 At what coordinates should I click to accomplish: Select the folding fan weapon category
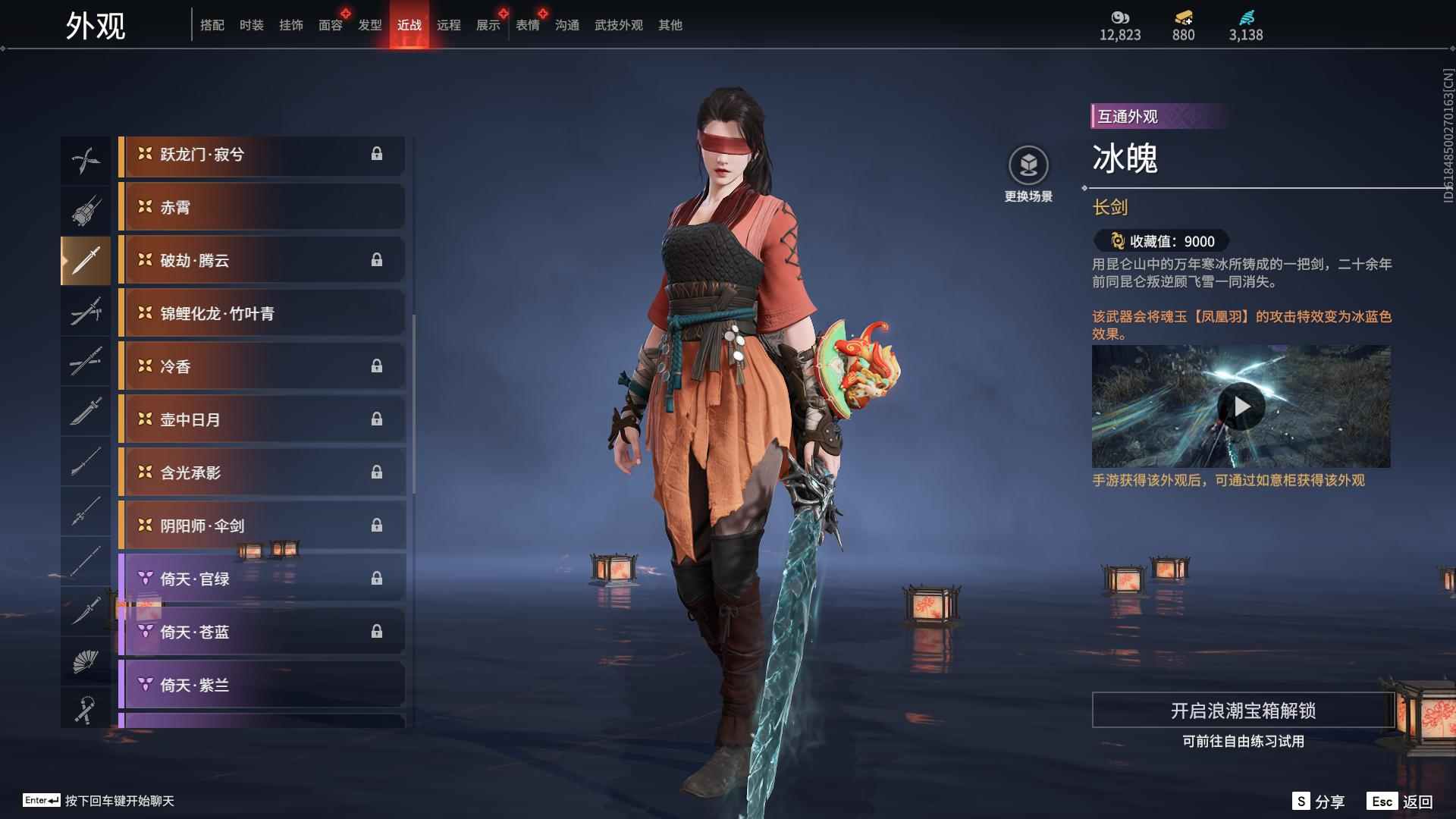point(85,661)
